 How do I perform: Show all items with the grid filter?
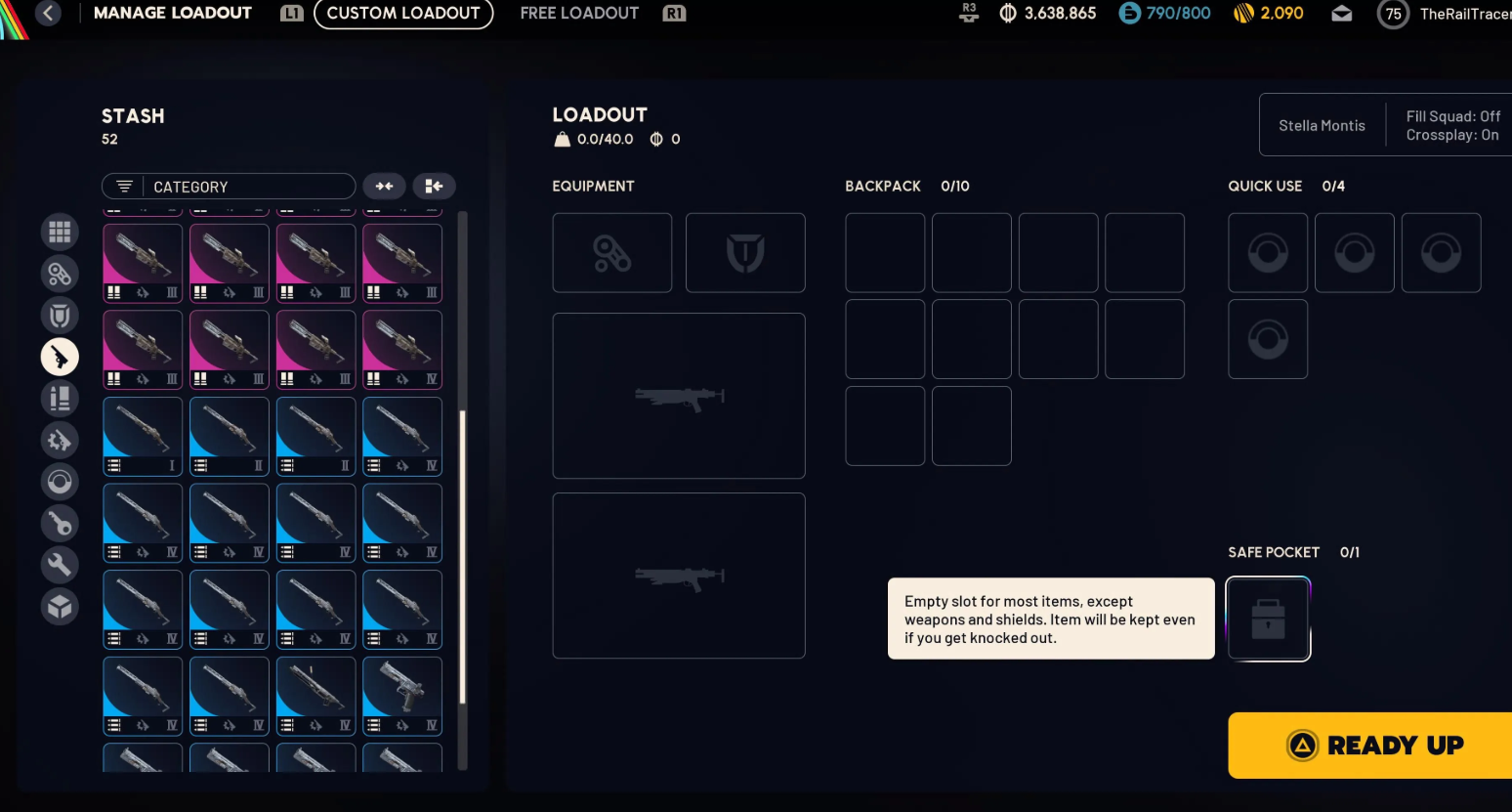tap(60, 233)
